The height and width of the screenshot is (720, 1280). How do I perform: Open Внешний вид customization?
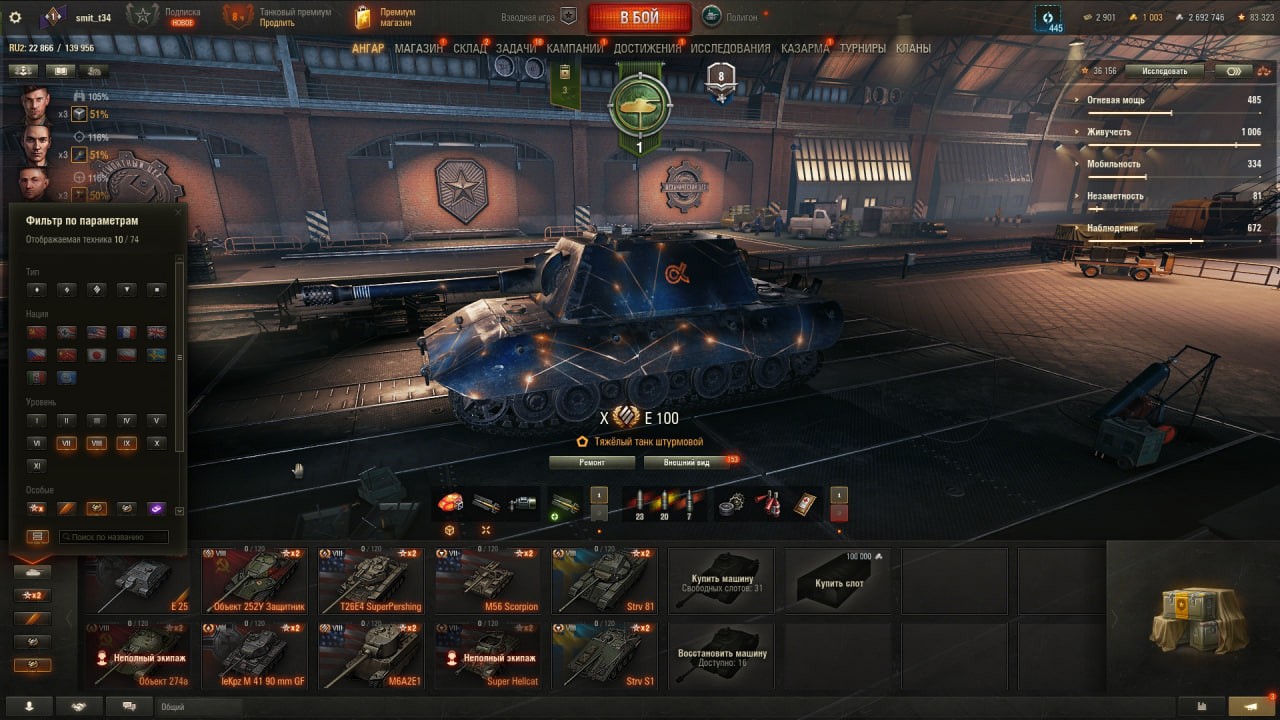coord(690,463)
